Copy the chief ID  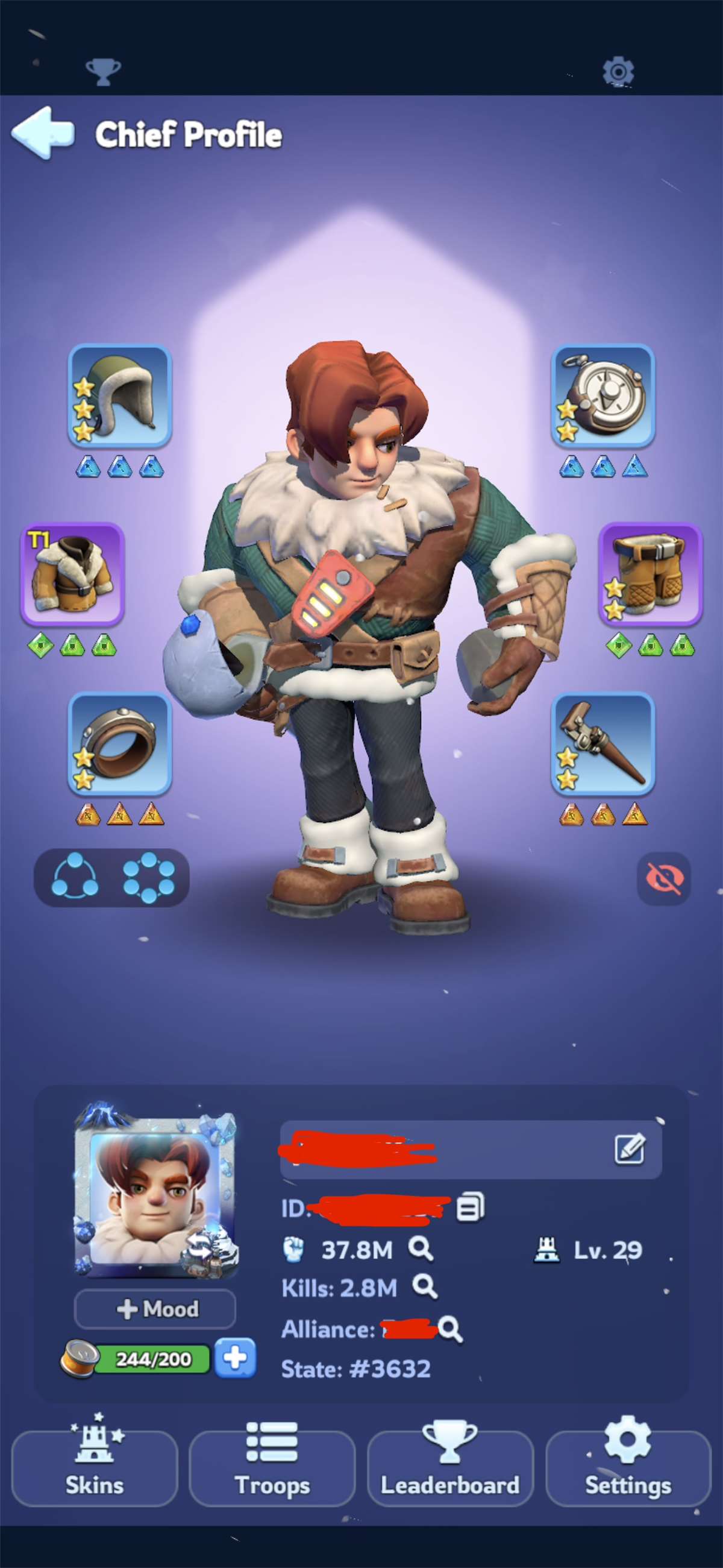(471, 1207)
